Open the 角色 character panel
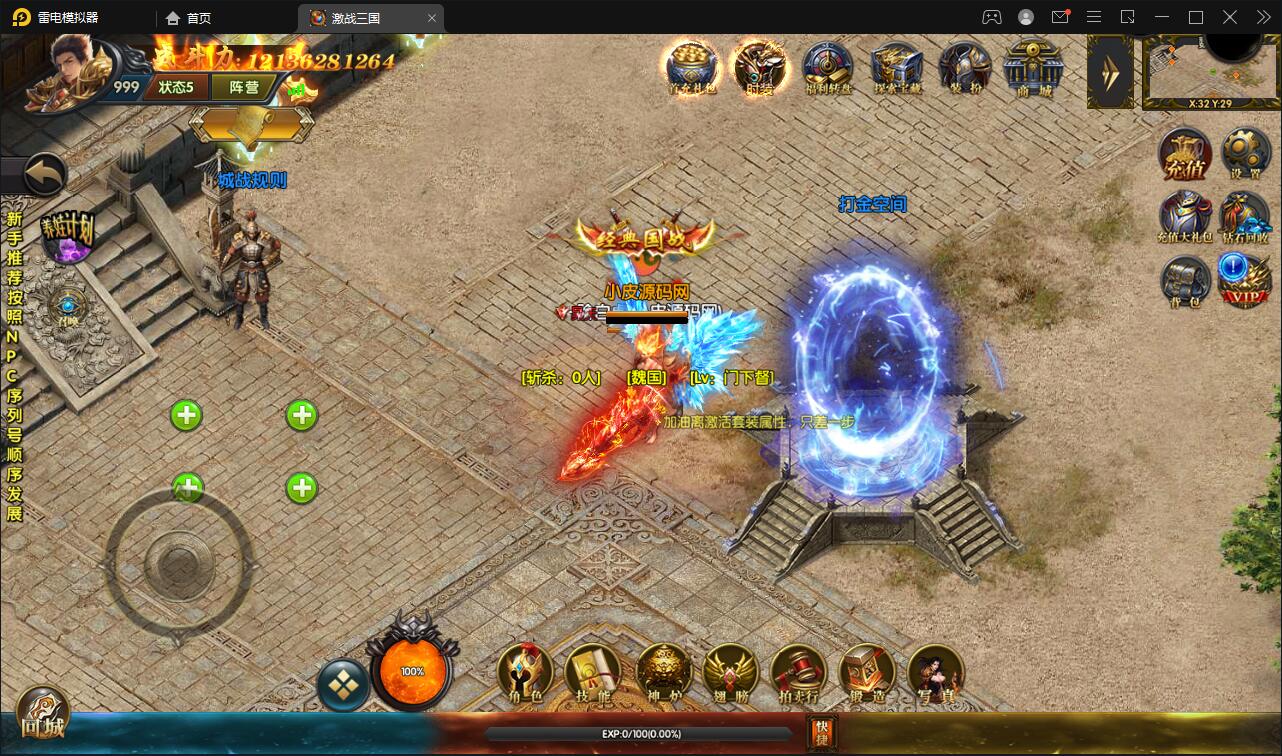 click(x=526, y=673)
